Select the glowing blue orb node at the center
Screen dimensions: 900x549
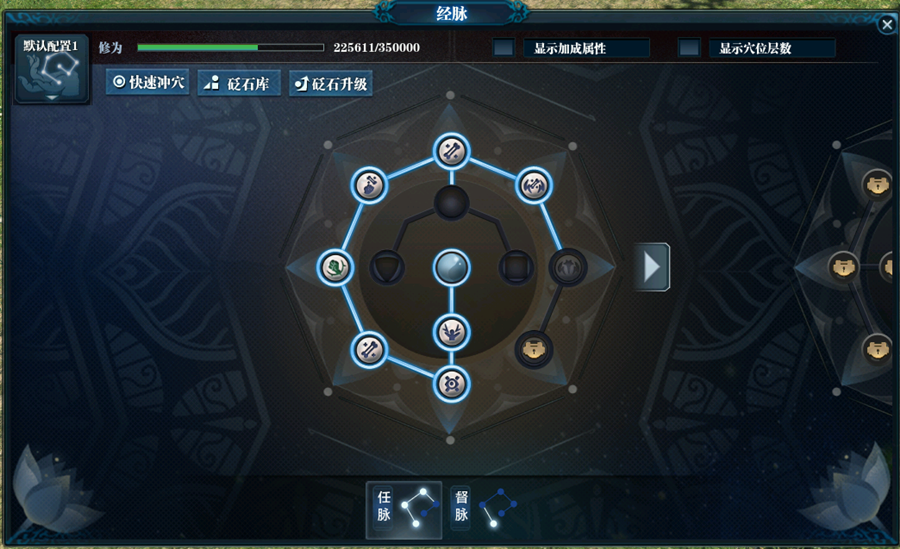(x=451, y=267)
